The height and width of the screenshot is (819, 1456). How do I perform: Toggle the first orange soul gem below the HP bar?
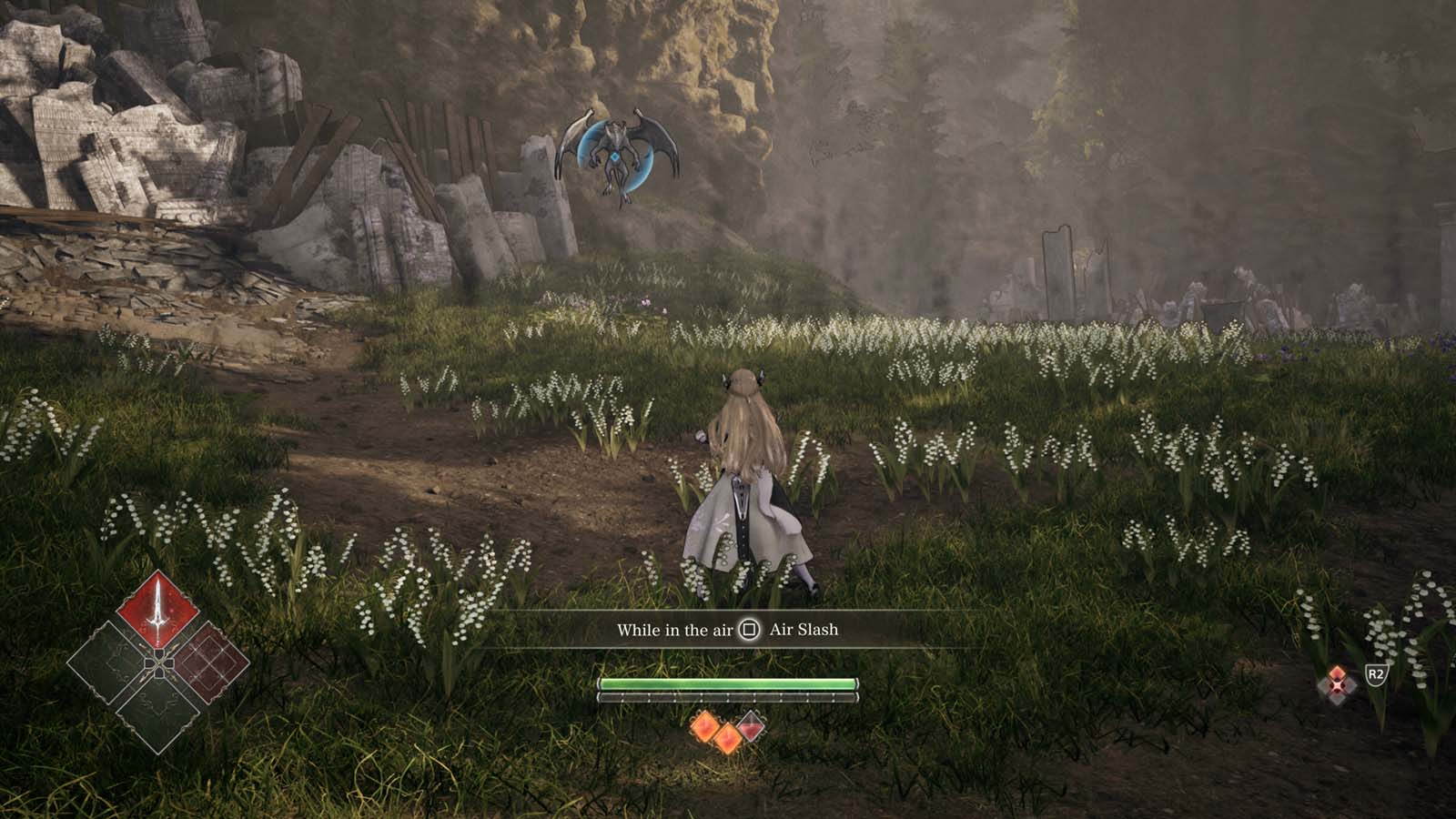pos(706,726)
